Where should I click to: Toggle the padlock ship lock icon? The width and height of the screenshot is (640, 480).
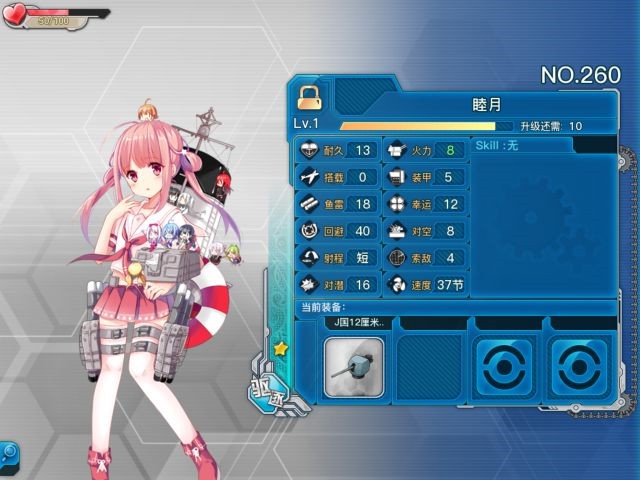pos(309,97)
